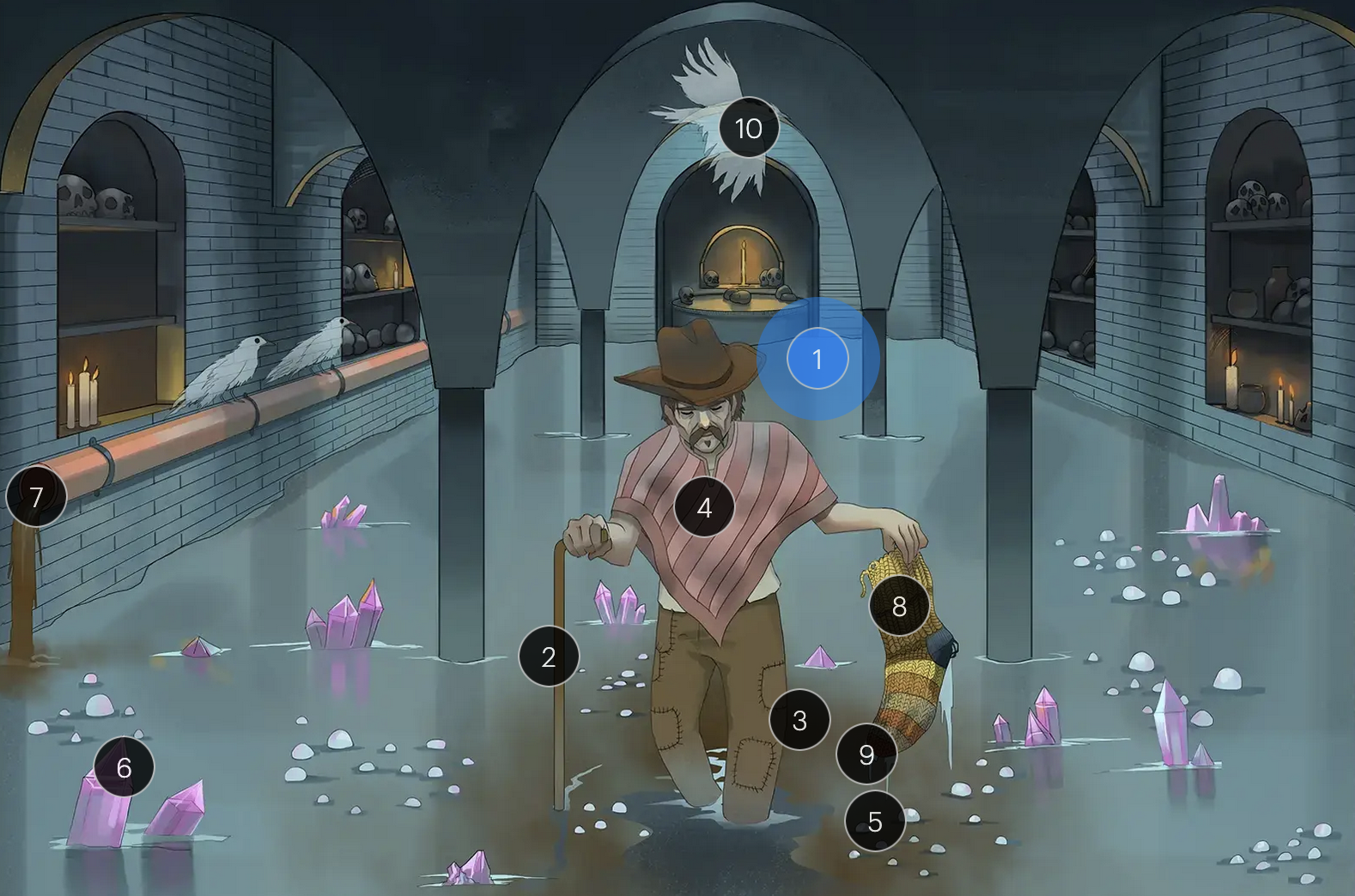Select marker 4 on the striped poncho
1355x896 pixels.
(x=704, y=507)
